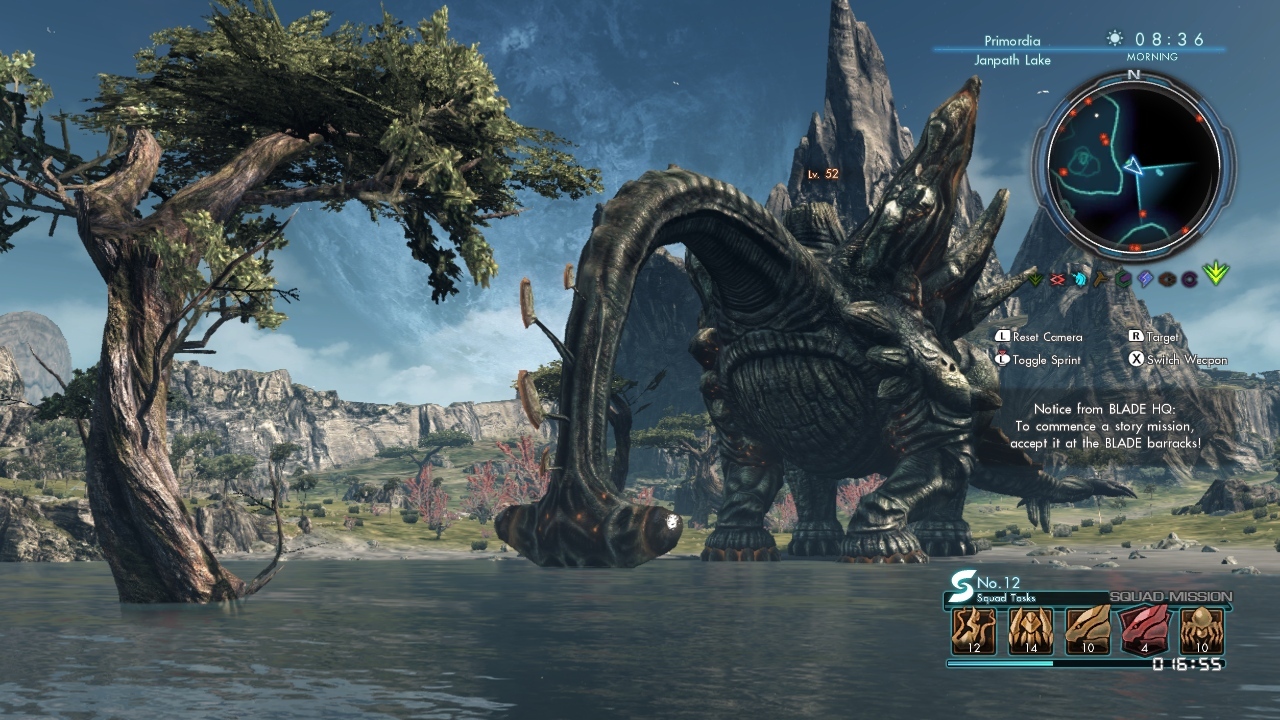This screenshot has height=720, width=1280.
Task: Select the cyan division icon
Action: (x=1080, y=280)
